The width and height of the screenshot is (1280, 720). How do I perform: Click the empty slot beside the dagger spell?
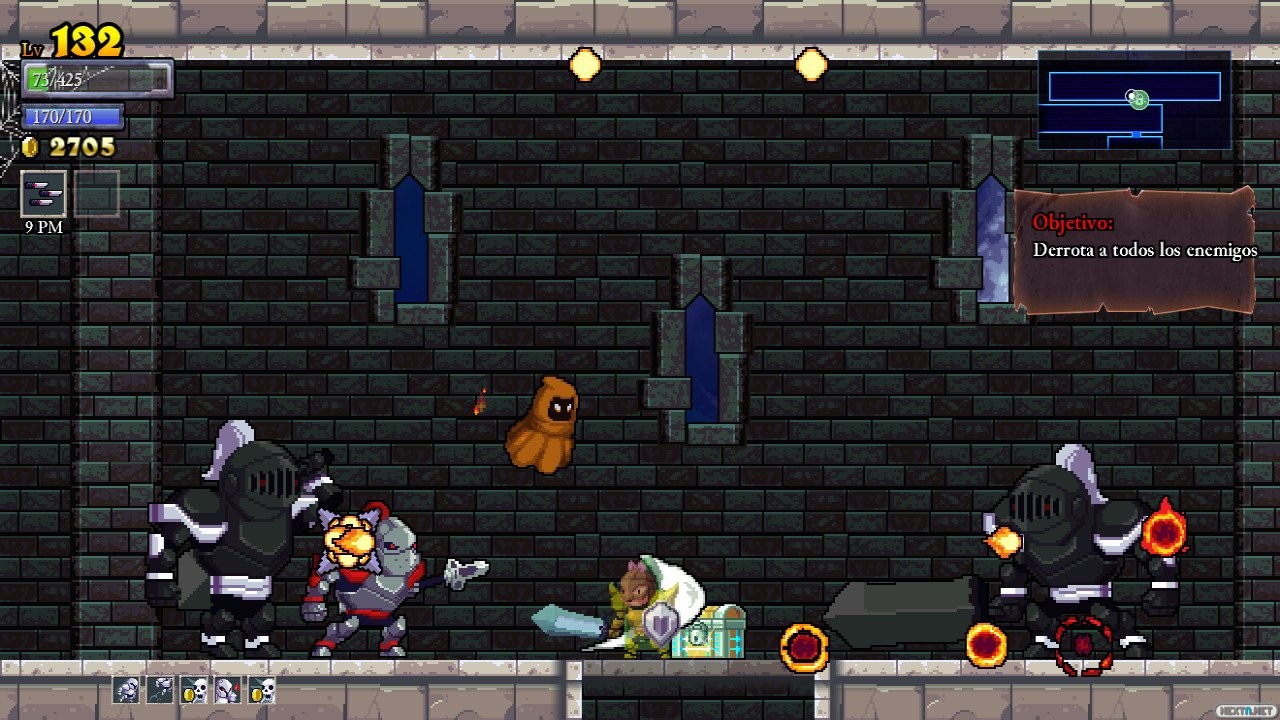97,194
